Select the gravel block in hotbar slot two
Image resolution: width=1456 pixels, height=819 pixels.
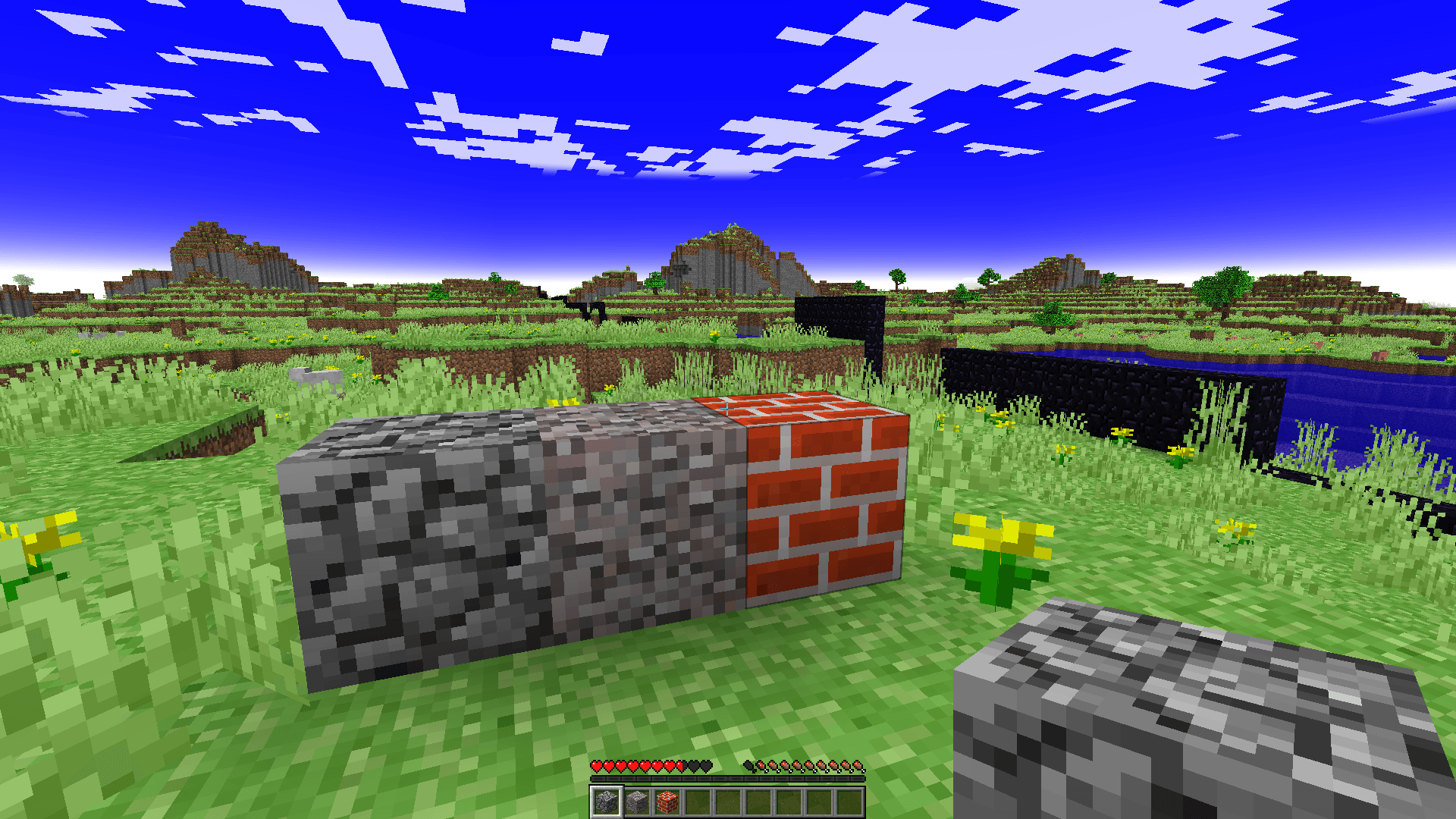(637, 802)
